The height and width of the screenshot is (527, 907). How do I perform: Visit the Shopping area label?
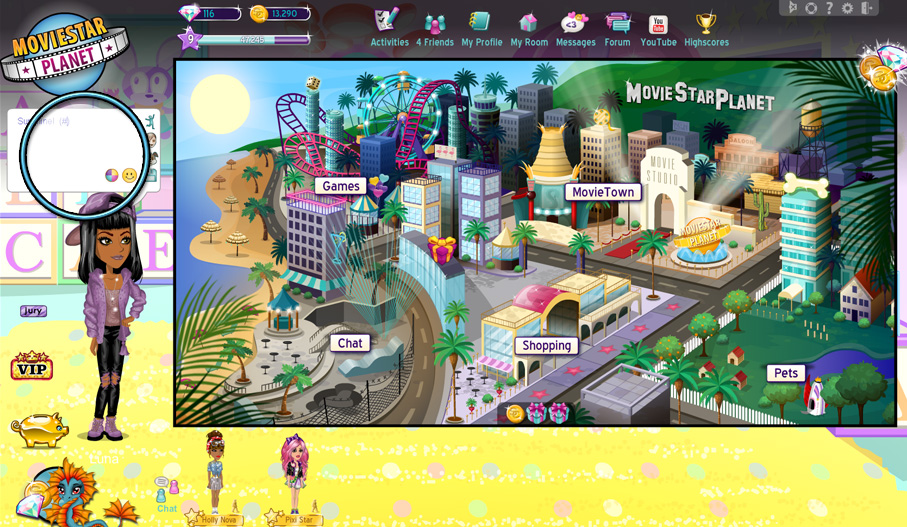(547, 346)
